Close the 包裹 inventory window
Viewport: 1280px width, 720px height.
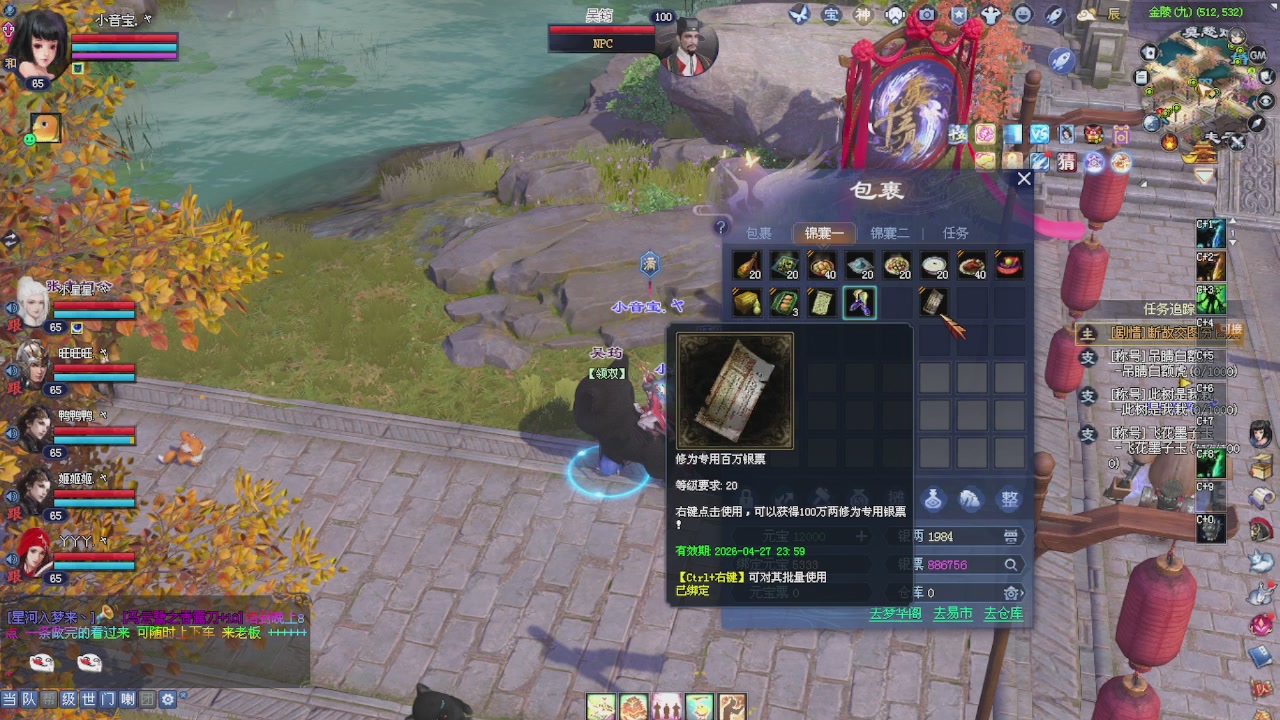(1023, 180)
